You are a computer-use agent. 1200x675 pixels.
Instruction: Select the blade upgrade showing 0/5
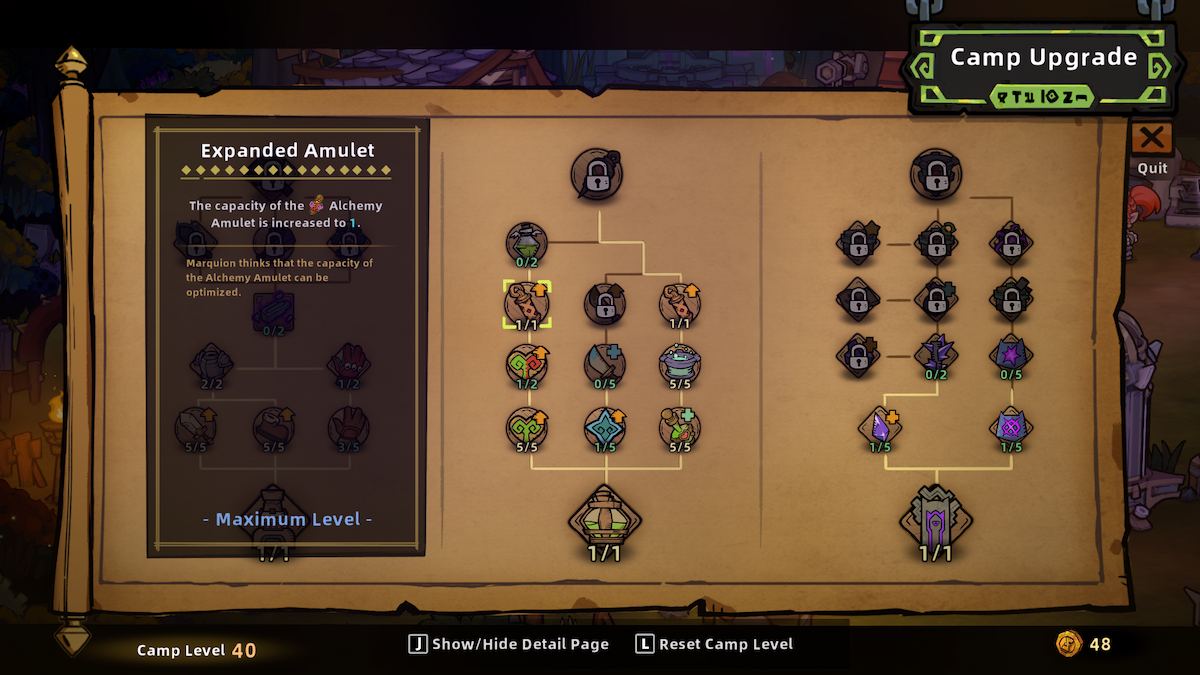pos(605,365)
